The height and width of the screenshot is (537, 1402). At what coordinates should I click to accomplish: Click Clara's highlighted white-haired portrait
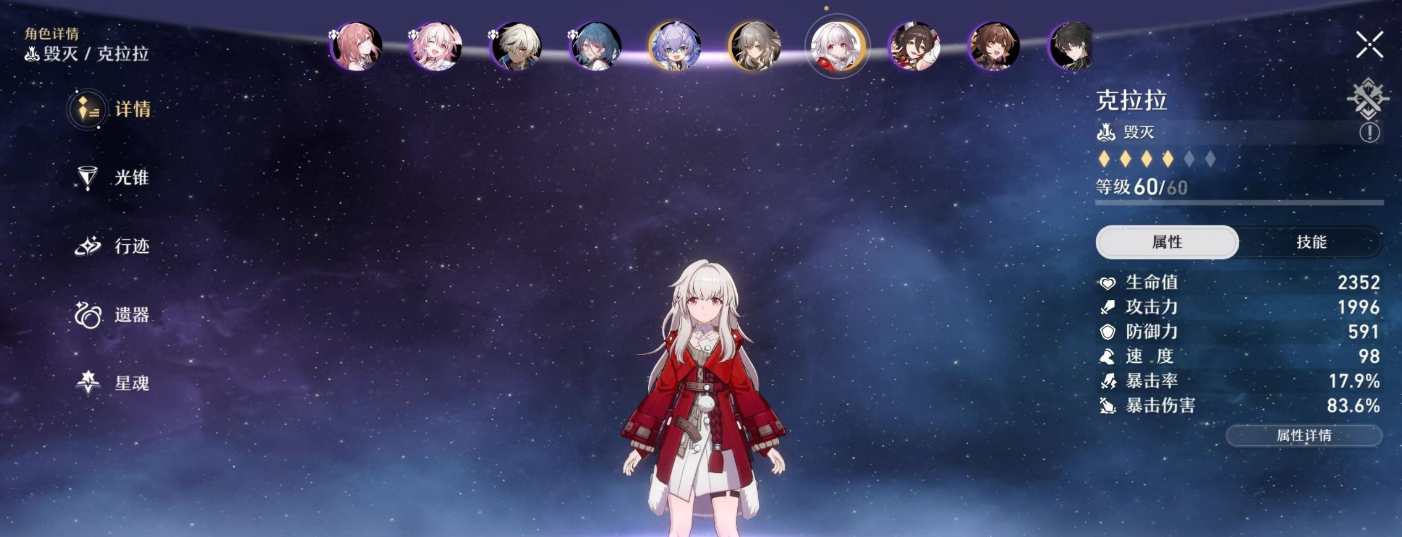(836, 46)
